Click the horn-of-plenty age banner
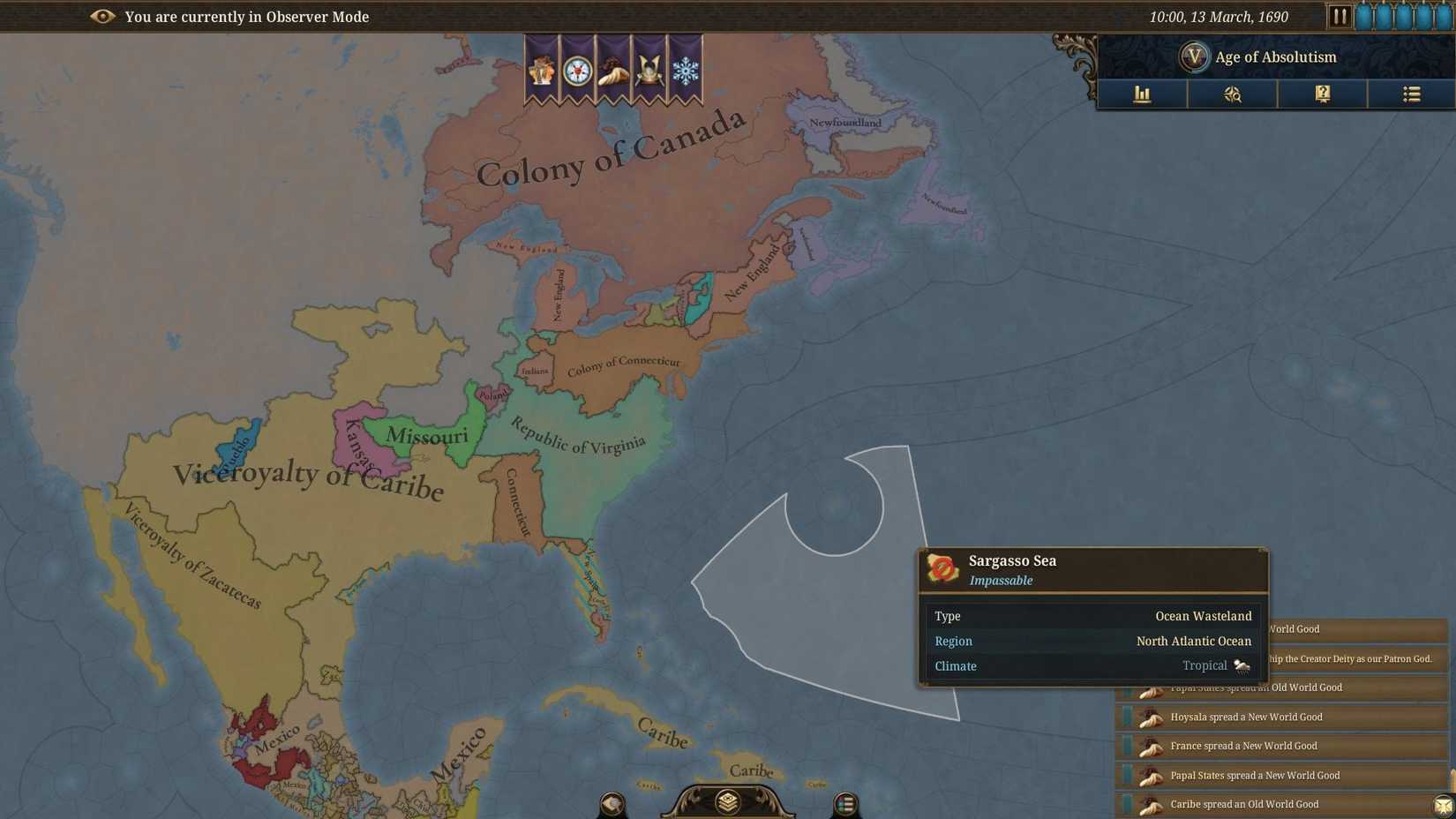Viewport: 1456px width, 819px height. coord(613,71)
